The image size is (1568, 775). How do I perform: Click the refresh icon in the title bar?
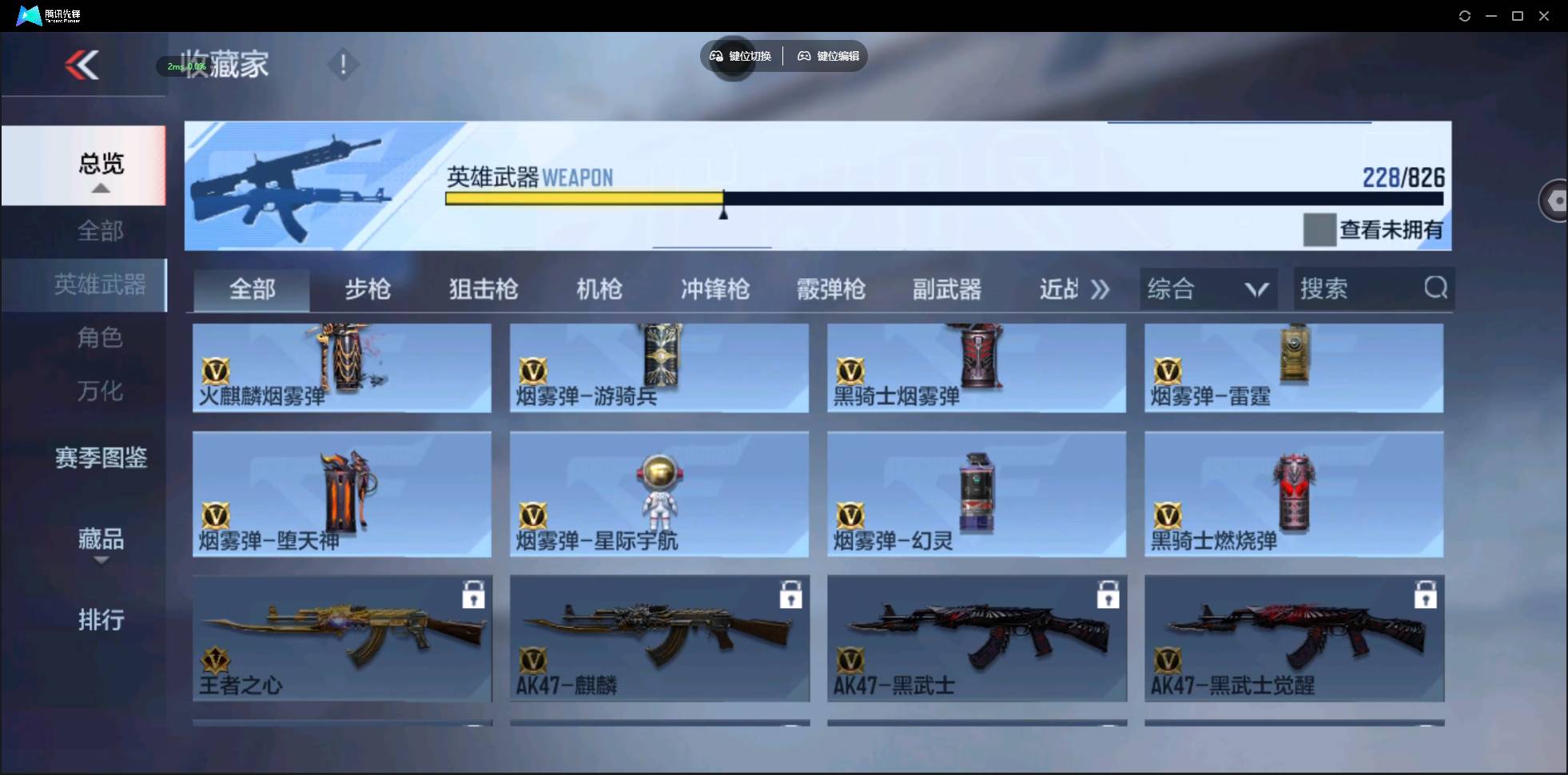tap(1464, 15)
